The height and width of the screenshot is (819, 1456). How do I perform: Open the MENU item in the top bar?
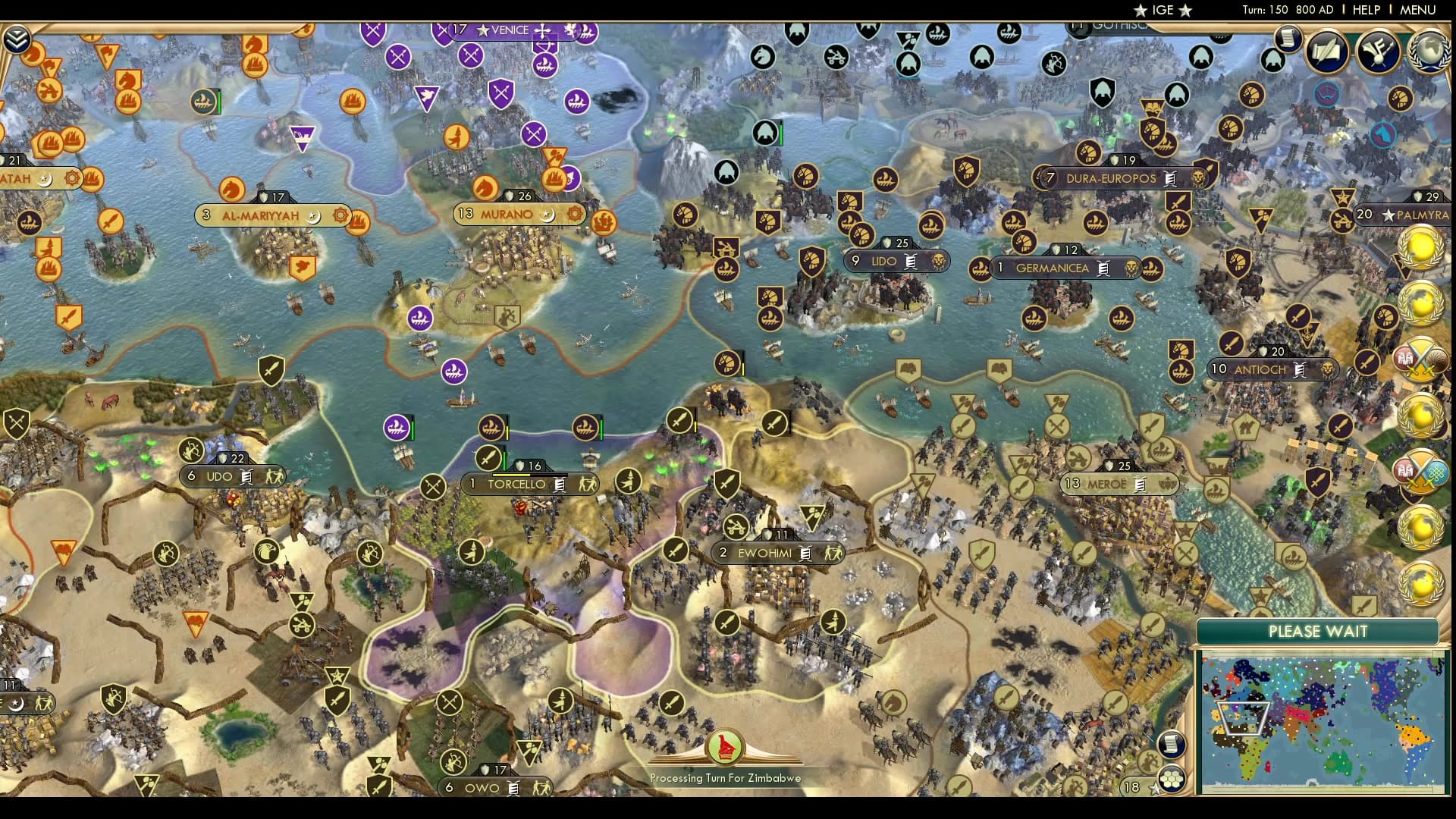tap(1420, 10)
